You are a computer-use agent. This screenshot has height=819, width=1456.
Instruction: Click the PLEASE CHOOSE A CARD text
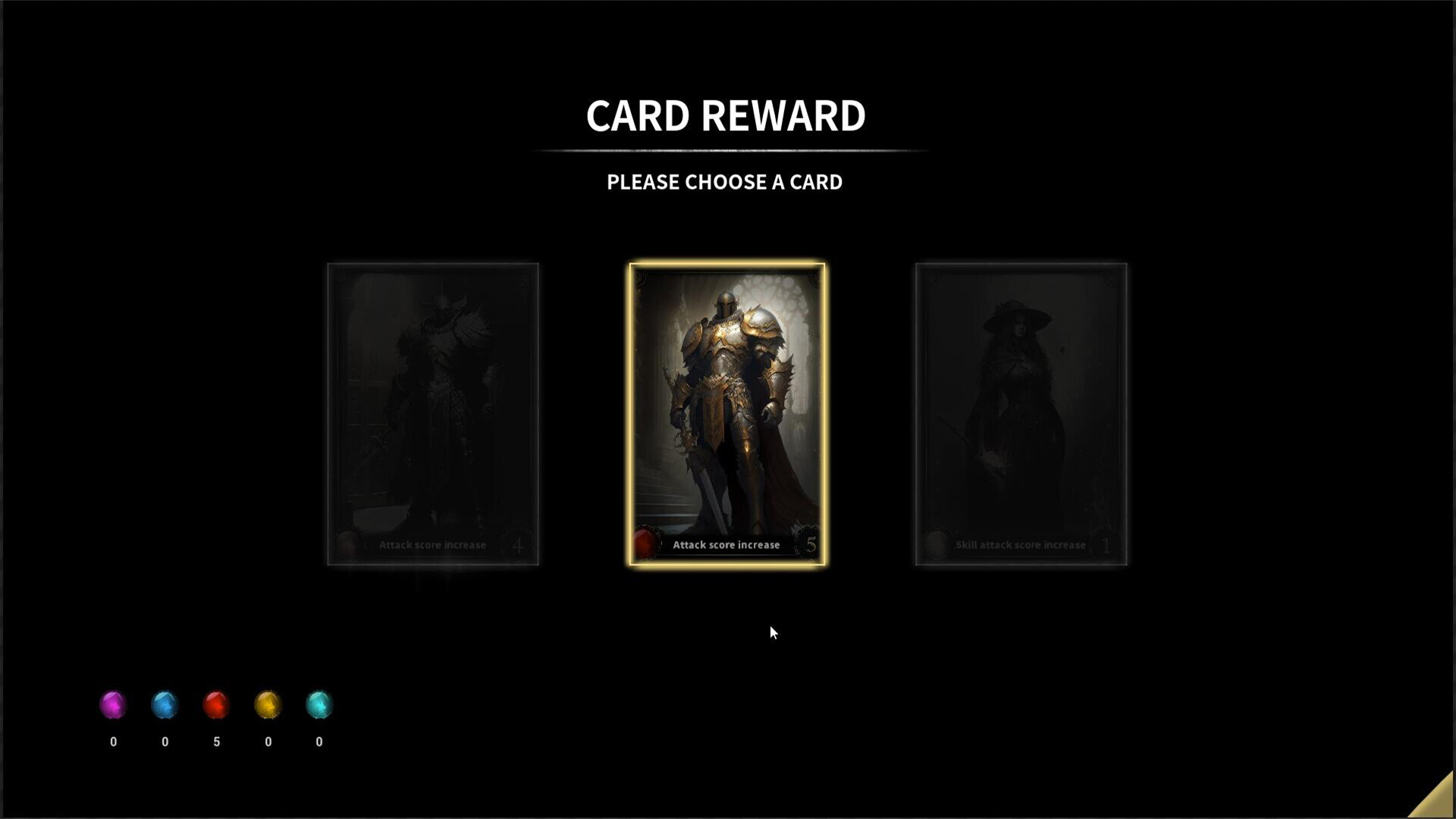[x=723, y=182]
